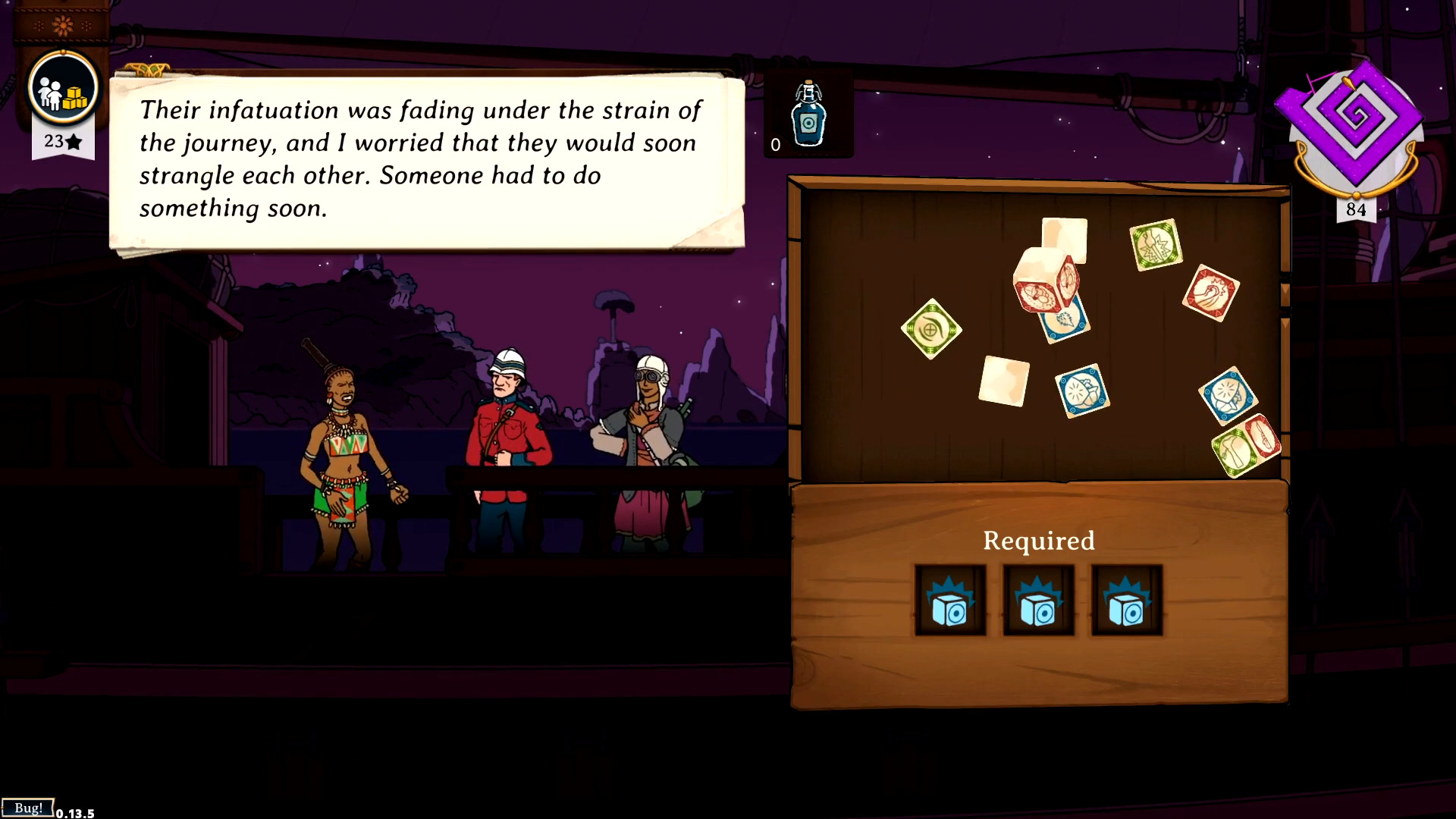Select the green crosshair die
The width and height of the screenshot is (1456, 819).
[x=931, y=329]
